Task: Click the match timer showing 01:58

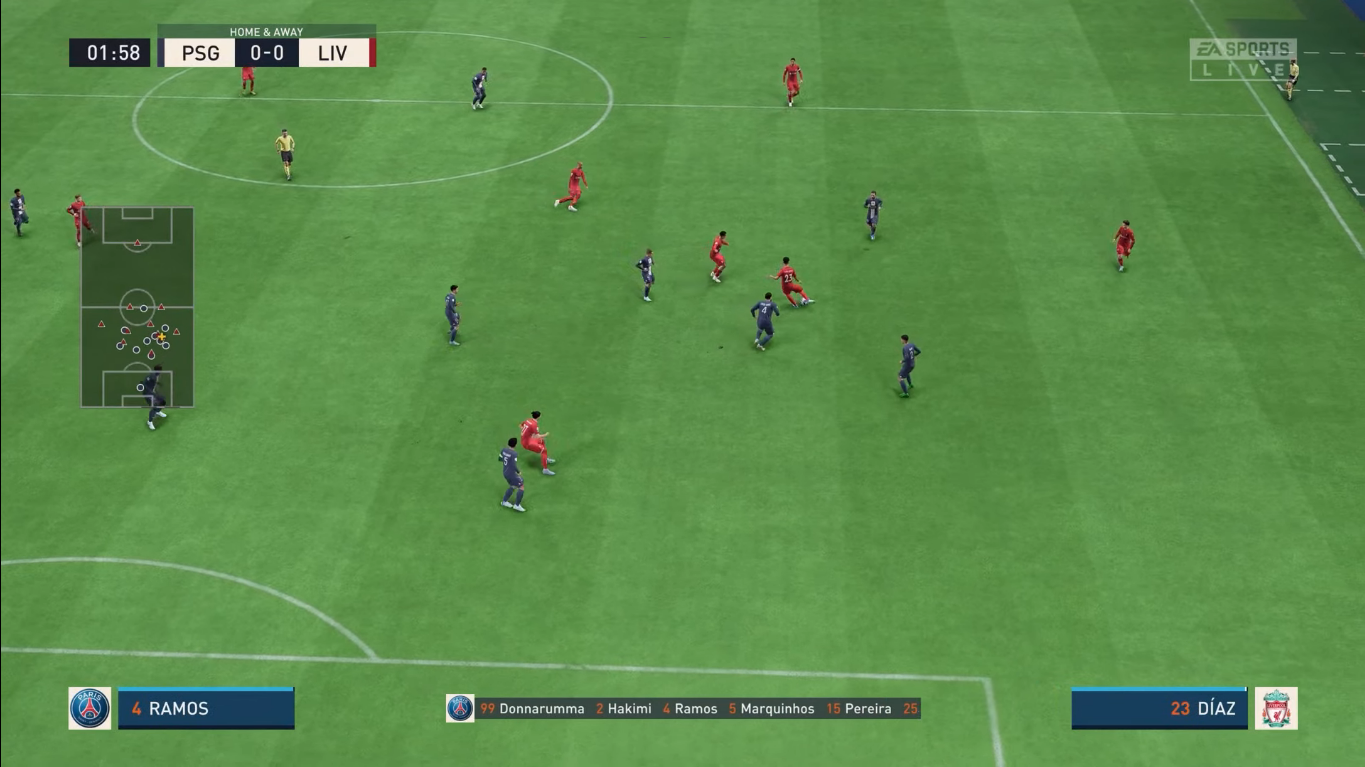Action: pos(110,53)
